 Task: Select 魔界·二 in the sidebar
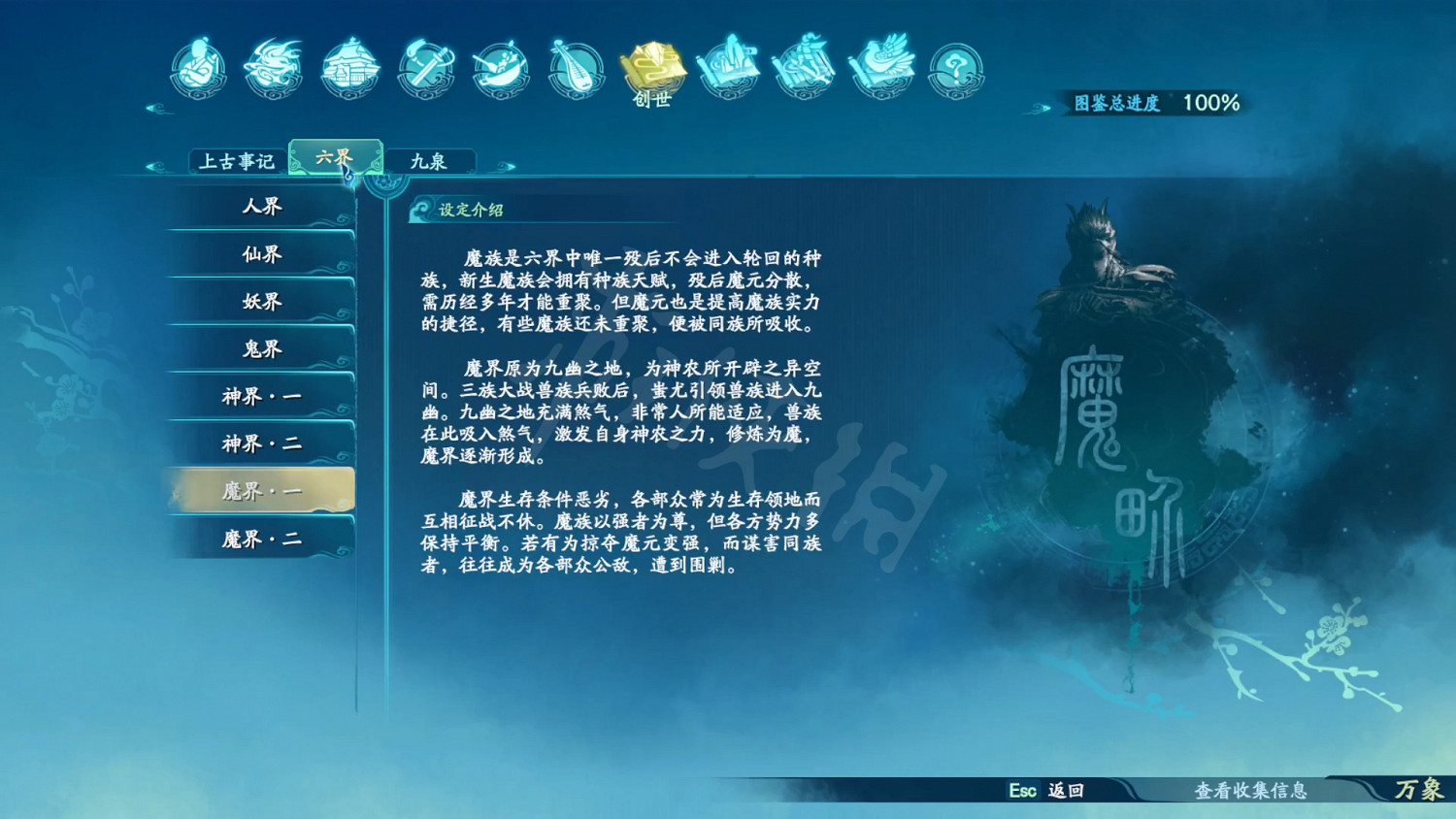pyautogui.click(x=260, y=539)
